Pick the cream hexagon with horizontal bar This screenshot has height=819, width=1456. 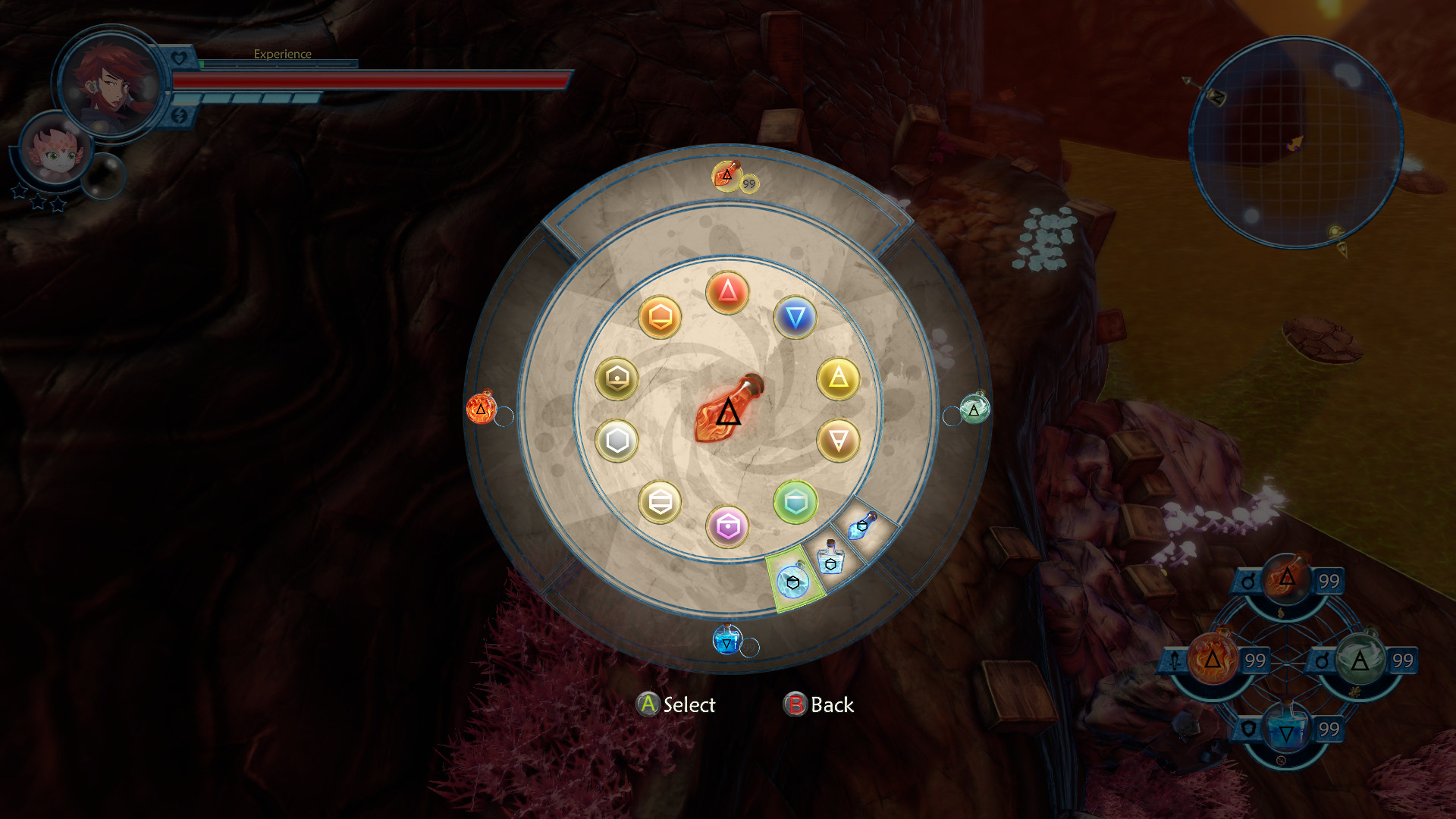click(x=660, y=502)
